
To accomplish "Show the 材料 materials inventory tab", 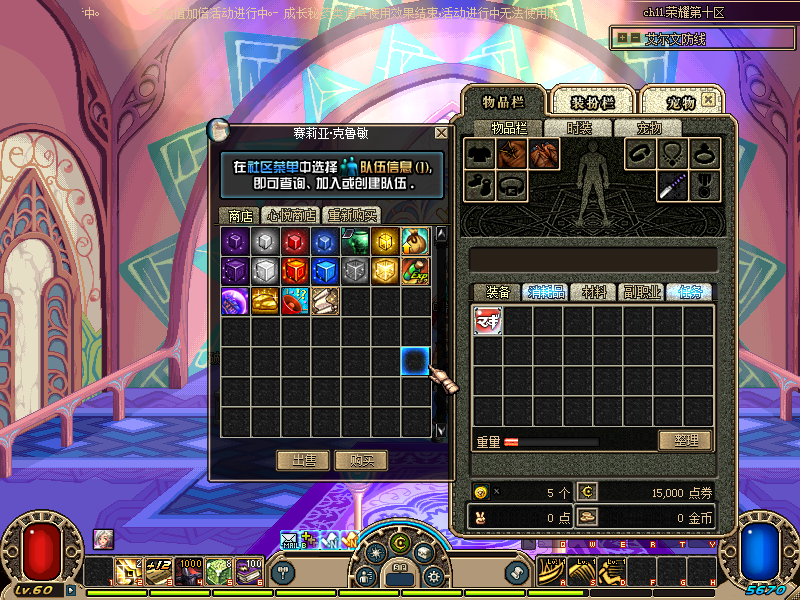I will pos(594,292).
